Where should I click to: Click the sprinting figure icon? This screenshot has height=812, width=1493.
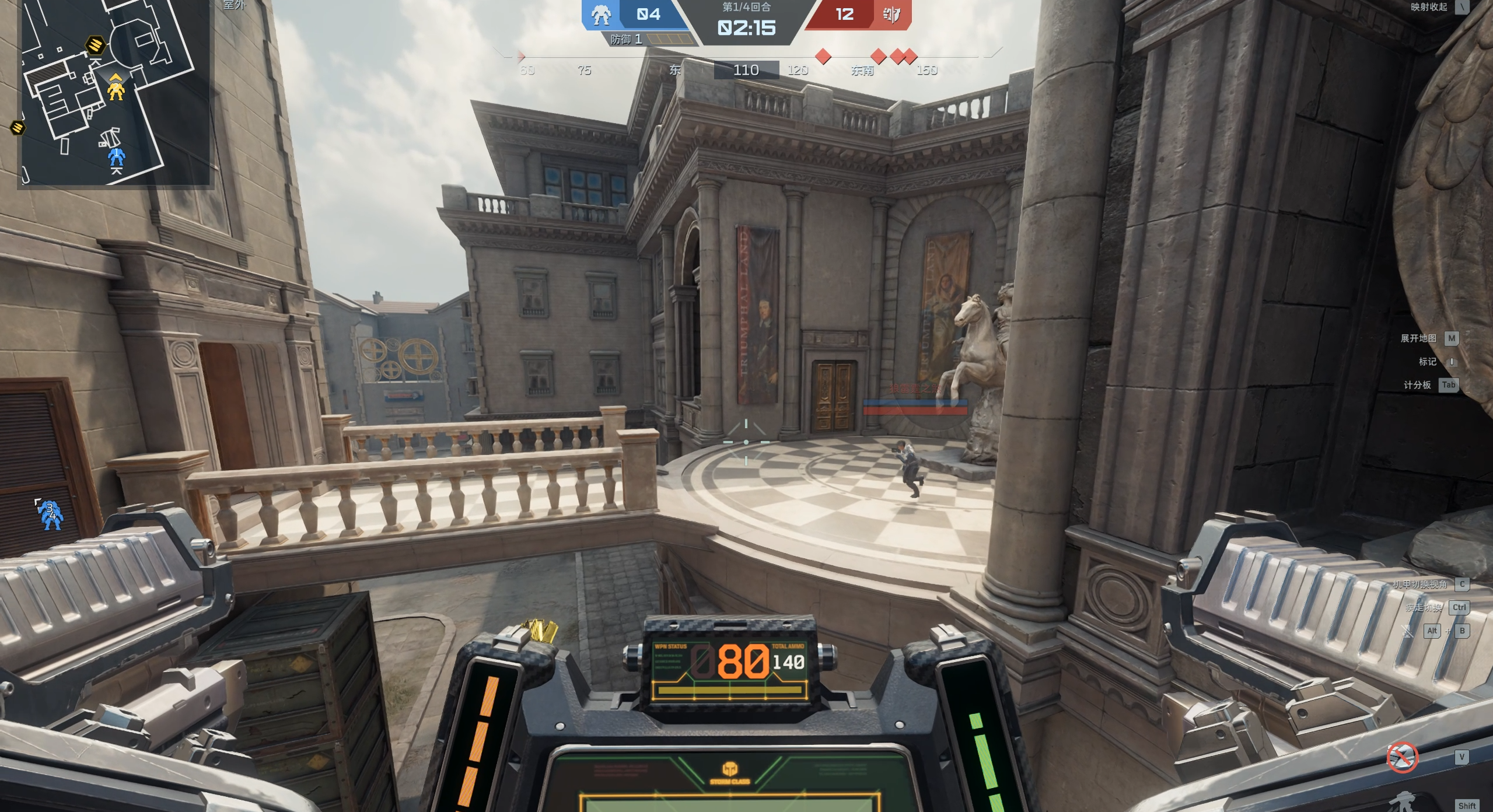1404,802
